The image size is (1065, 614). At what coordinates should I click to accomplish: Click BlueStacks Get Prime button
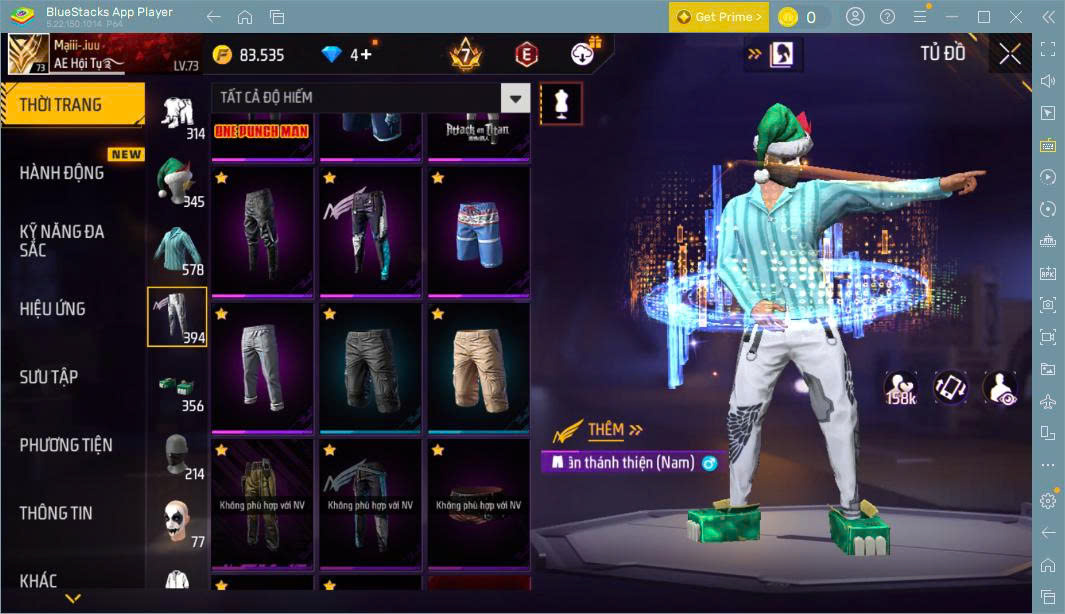(719, 17)
